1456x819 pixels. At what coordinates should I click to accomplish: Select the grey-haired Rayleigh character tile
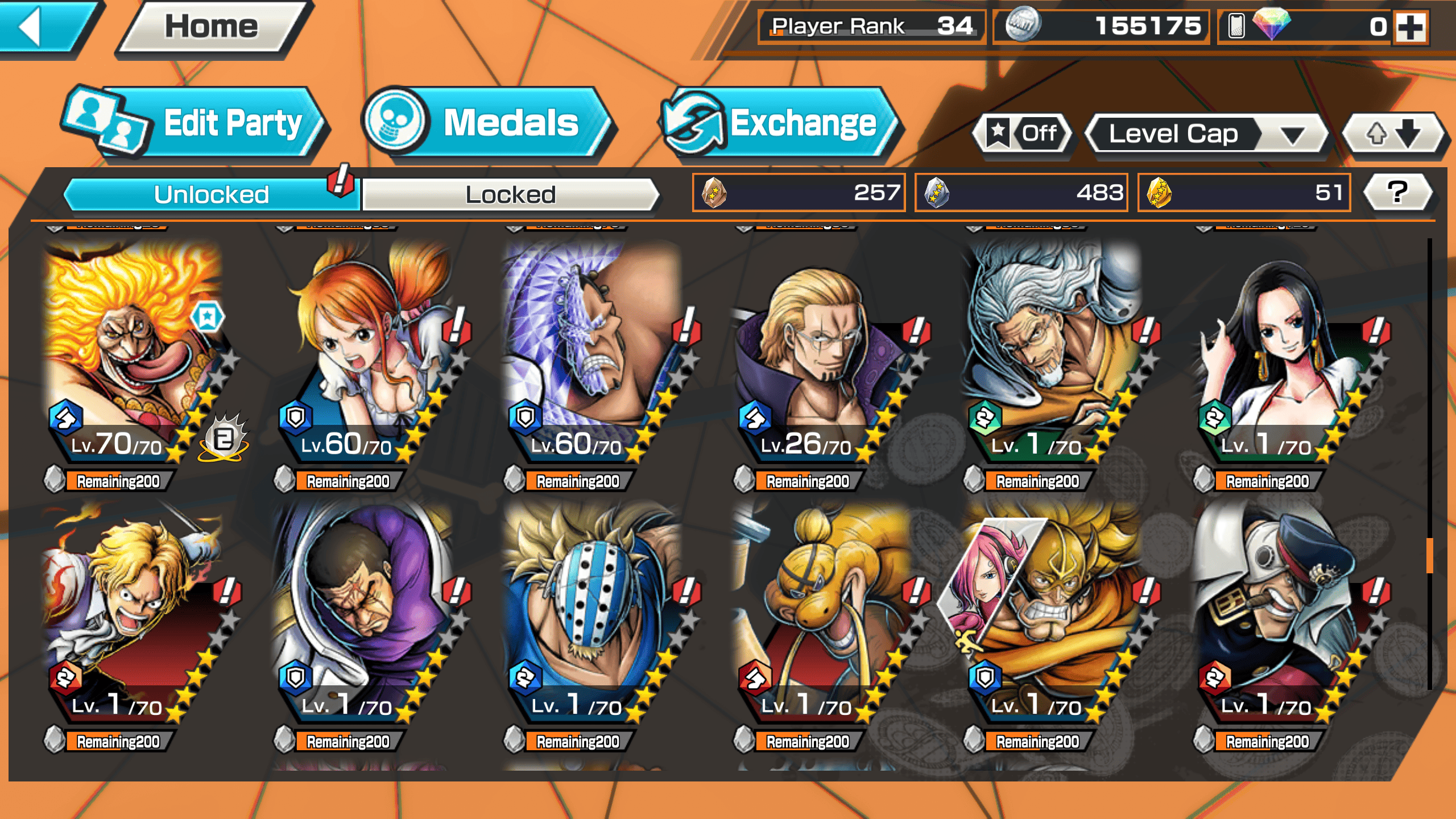click(x=1052, y=353)
